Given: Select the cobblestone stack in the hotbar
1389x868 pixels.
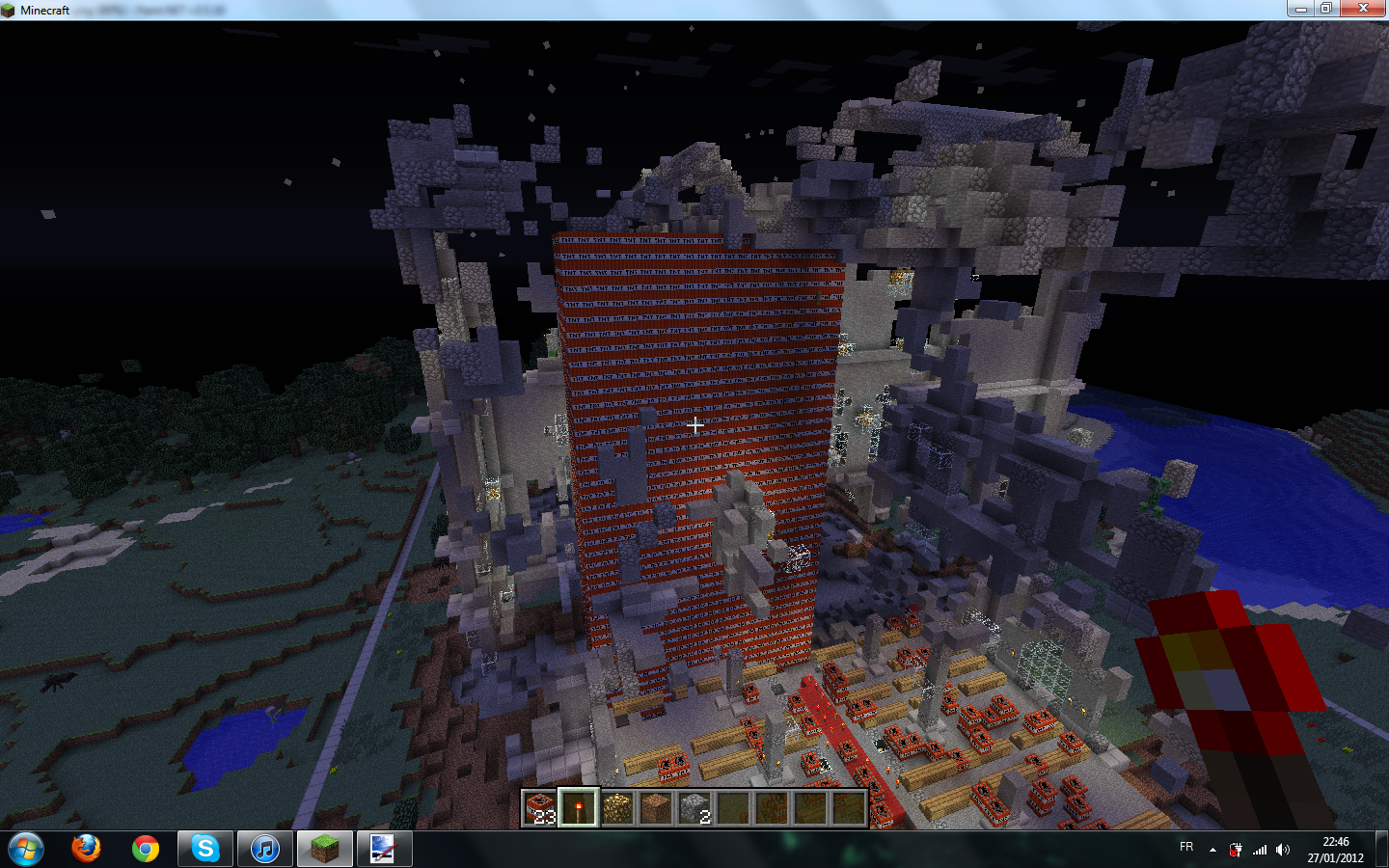Looking at the screenshot, I should tap(694, 808).
